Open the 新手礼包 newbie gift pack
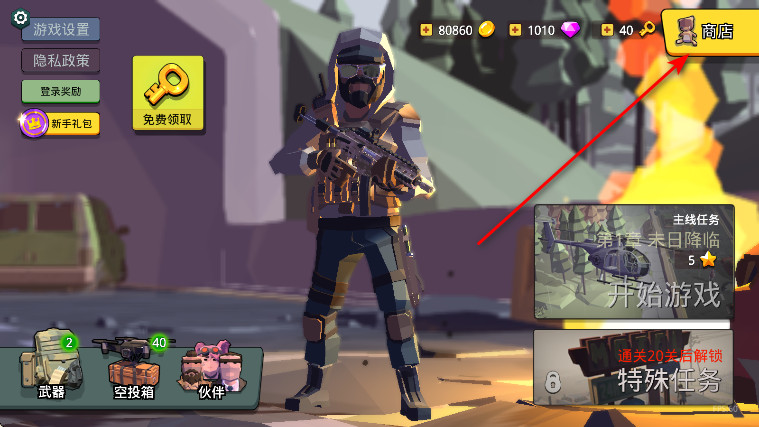 [60, 123]
